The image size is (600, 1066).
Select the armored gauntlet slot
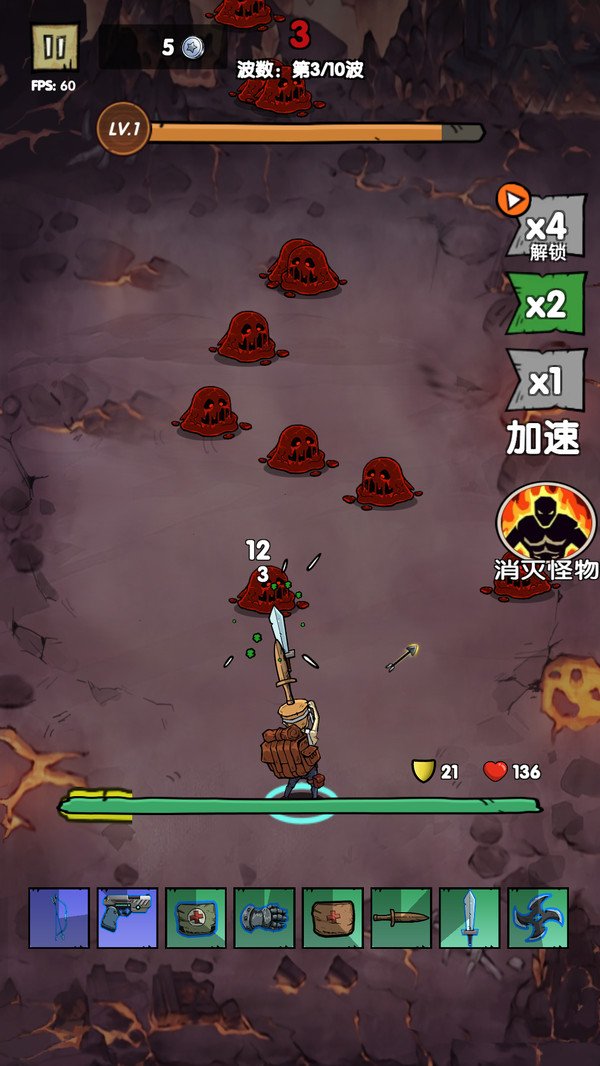click(x=265, y=918)
